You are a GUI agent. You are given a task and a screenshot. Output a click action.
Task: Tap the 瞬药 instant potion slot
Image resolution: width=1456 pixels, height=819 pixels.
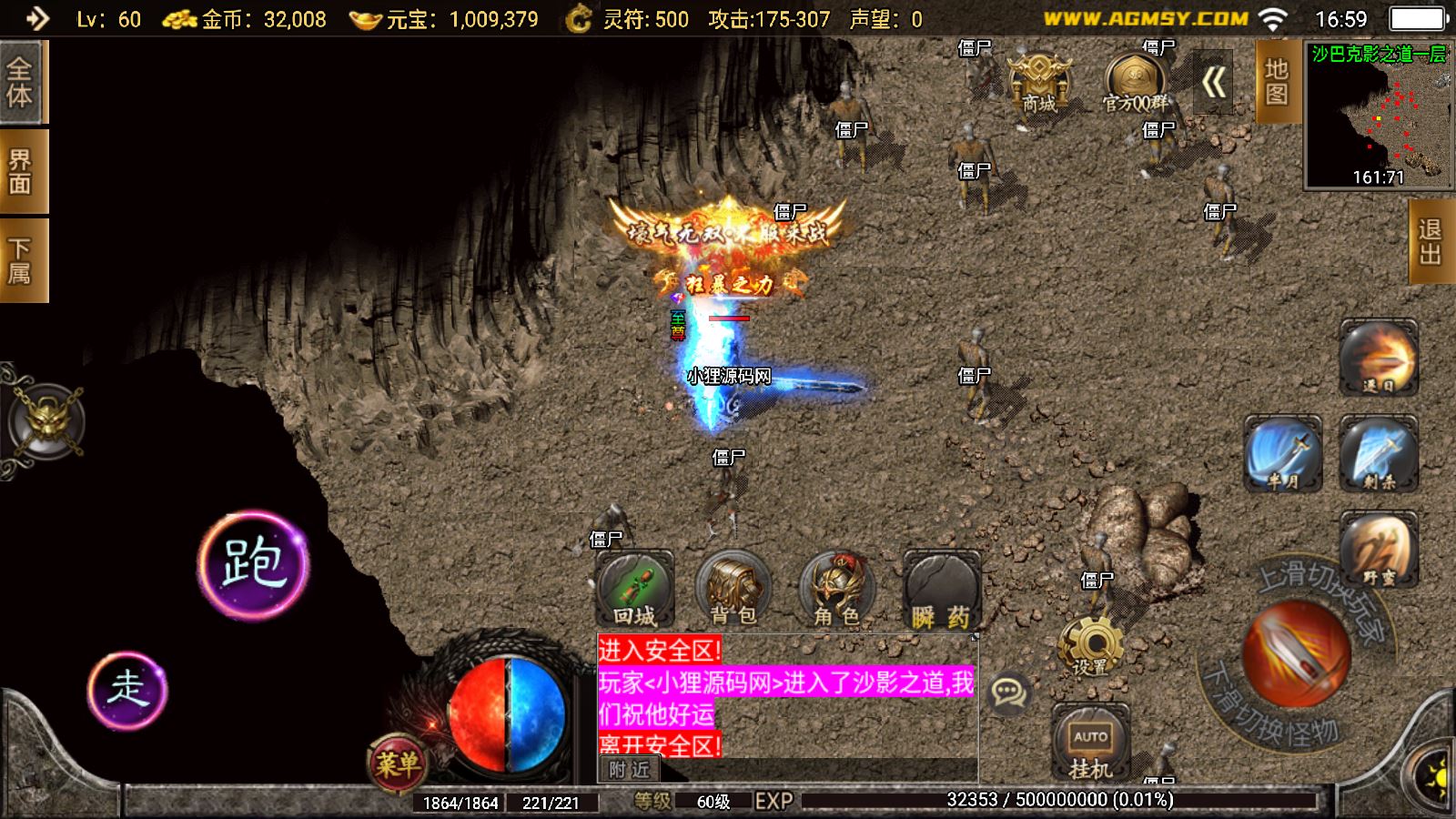click(x=941, y=589)
